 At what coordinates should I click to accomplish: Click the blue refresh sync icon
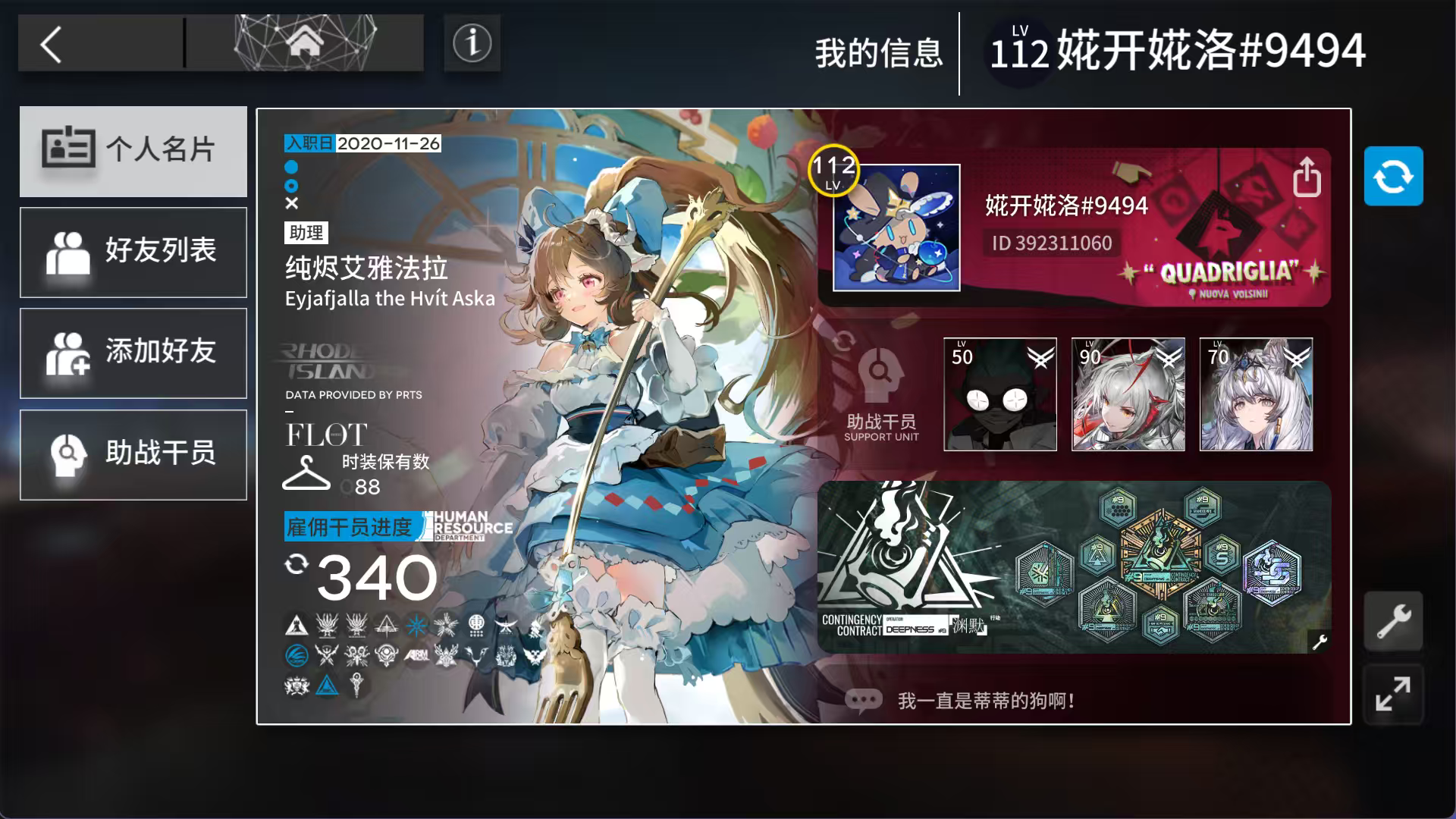(1394, 176)
